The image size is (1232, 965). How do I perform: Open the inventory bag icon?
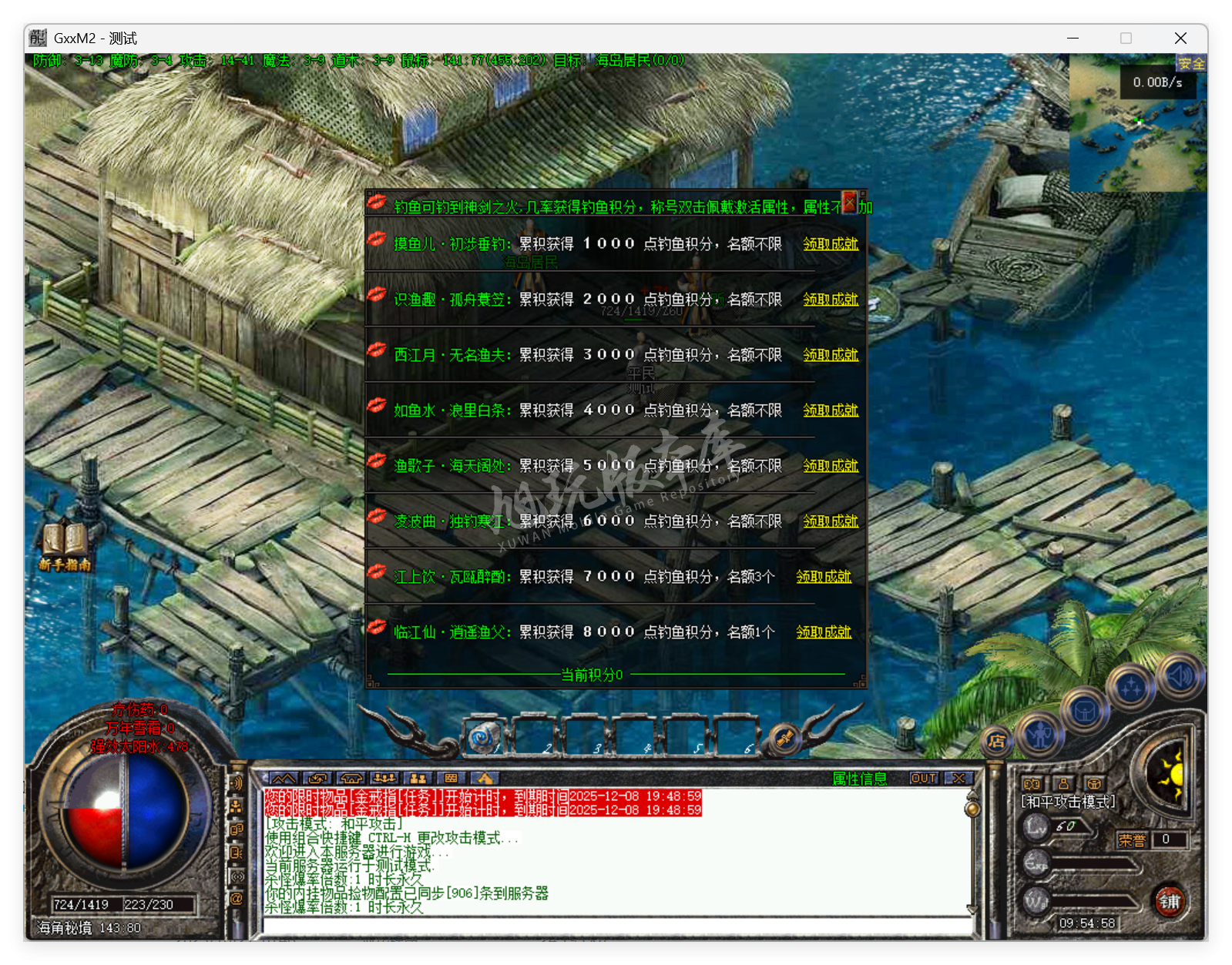[x=1085, y=712]
